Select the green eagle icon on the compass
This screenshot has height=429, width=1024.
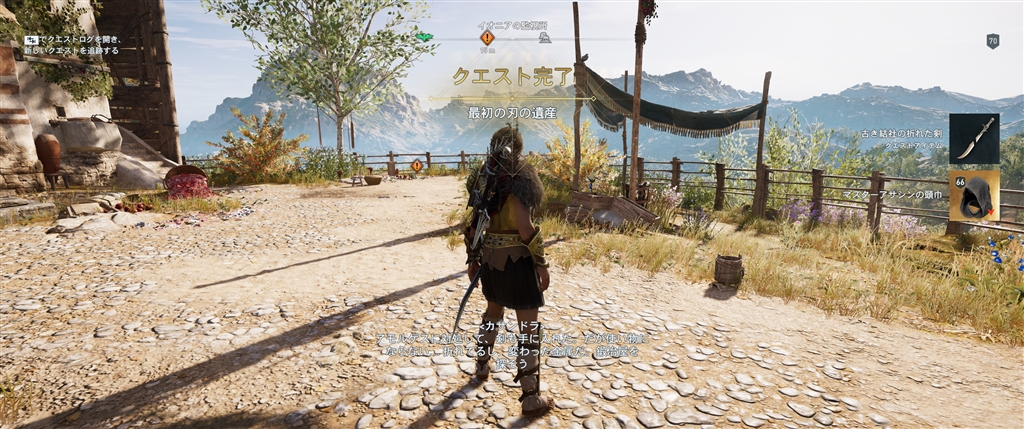[424, 37]
